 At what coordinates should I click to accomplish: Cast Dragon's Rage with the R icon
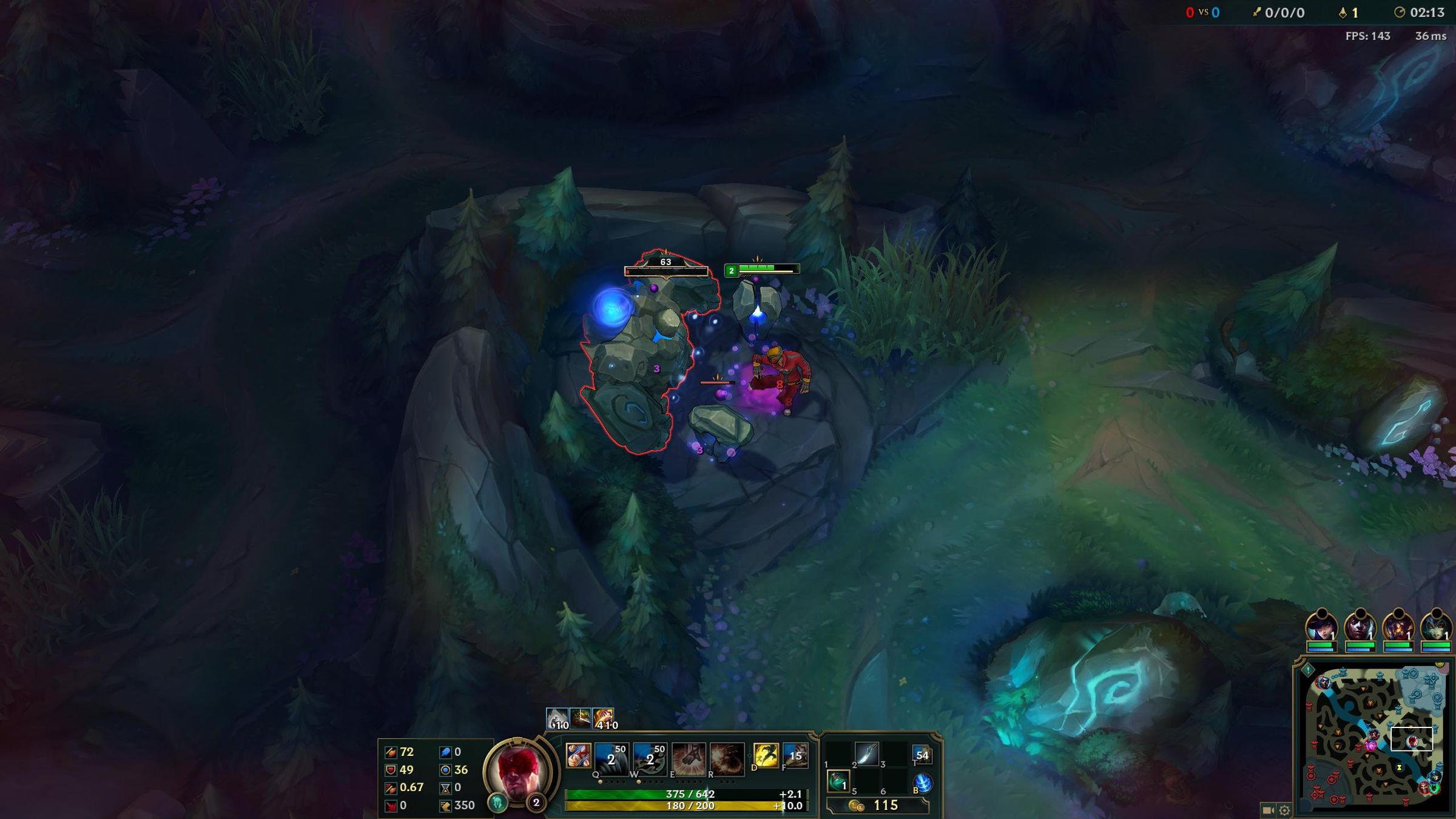(726, 760)
